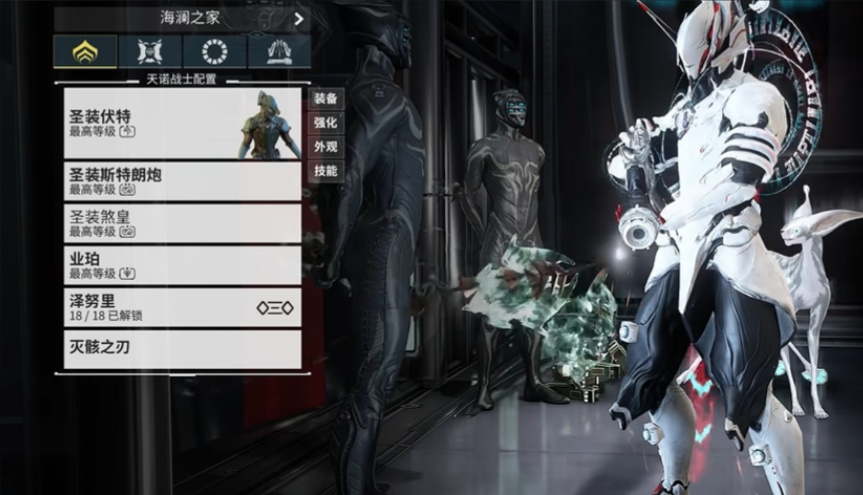863x495 pixels.
Task: Show the 技能 abilities panel
Action: 326,171
